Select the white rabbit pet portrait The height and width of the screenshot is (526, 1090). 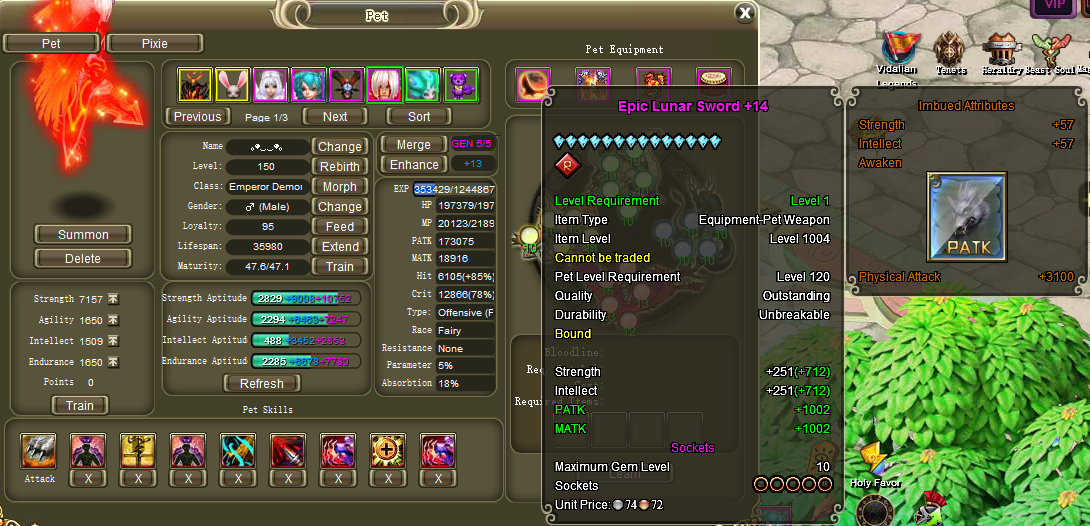[233, 85]
